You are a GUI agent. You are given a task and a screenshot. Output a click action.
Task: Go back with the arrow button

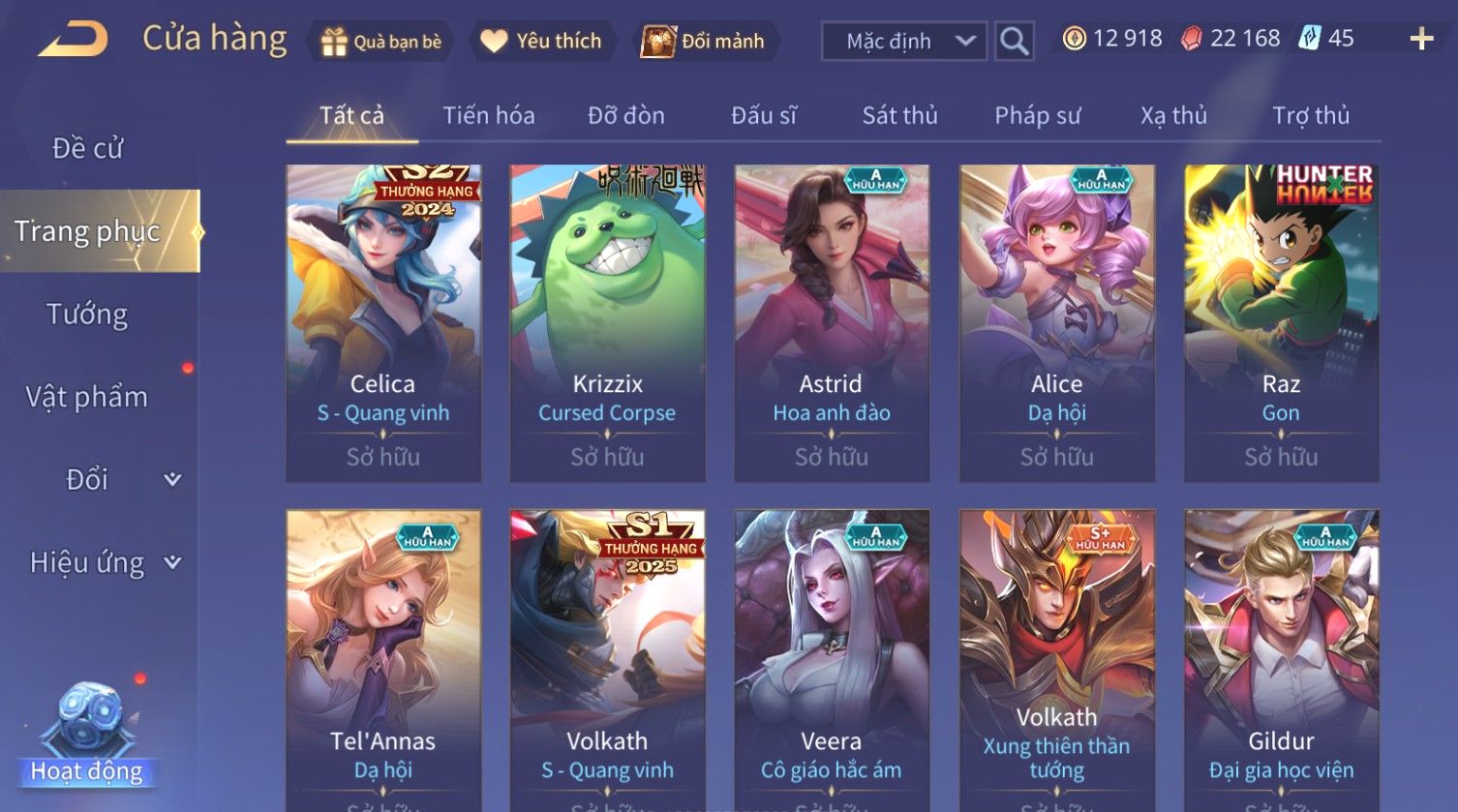(73, 41)
